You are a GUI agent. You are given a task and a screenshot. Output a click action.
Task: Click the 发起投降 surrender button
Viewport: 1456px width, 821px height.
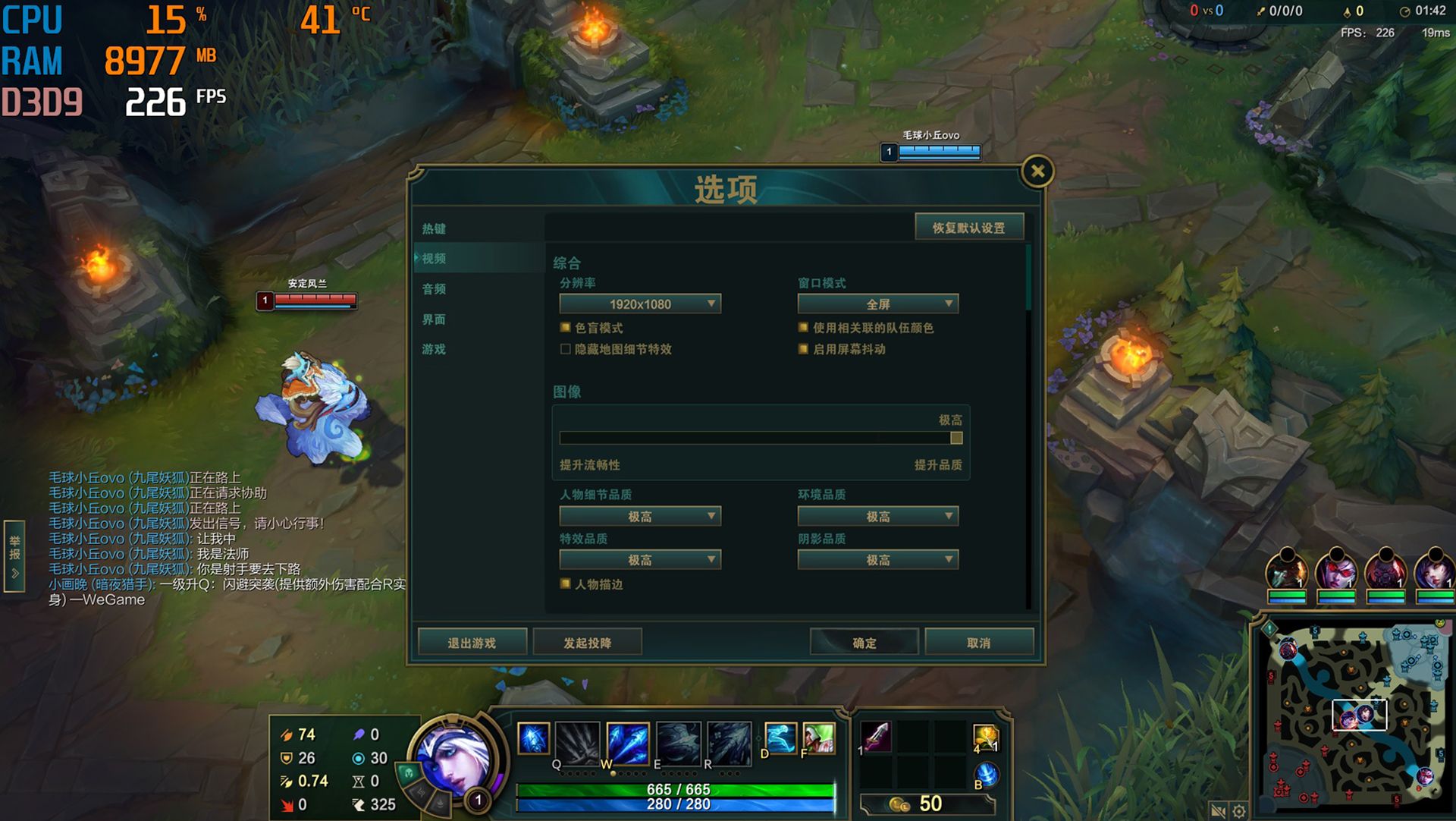pyautogui.click(x=588, y=642)
